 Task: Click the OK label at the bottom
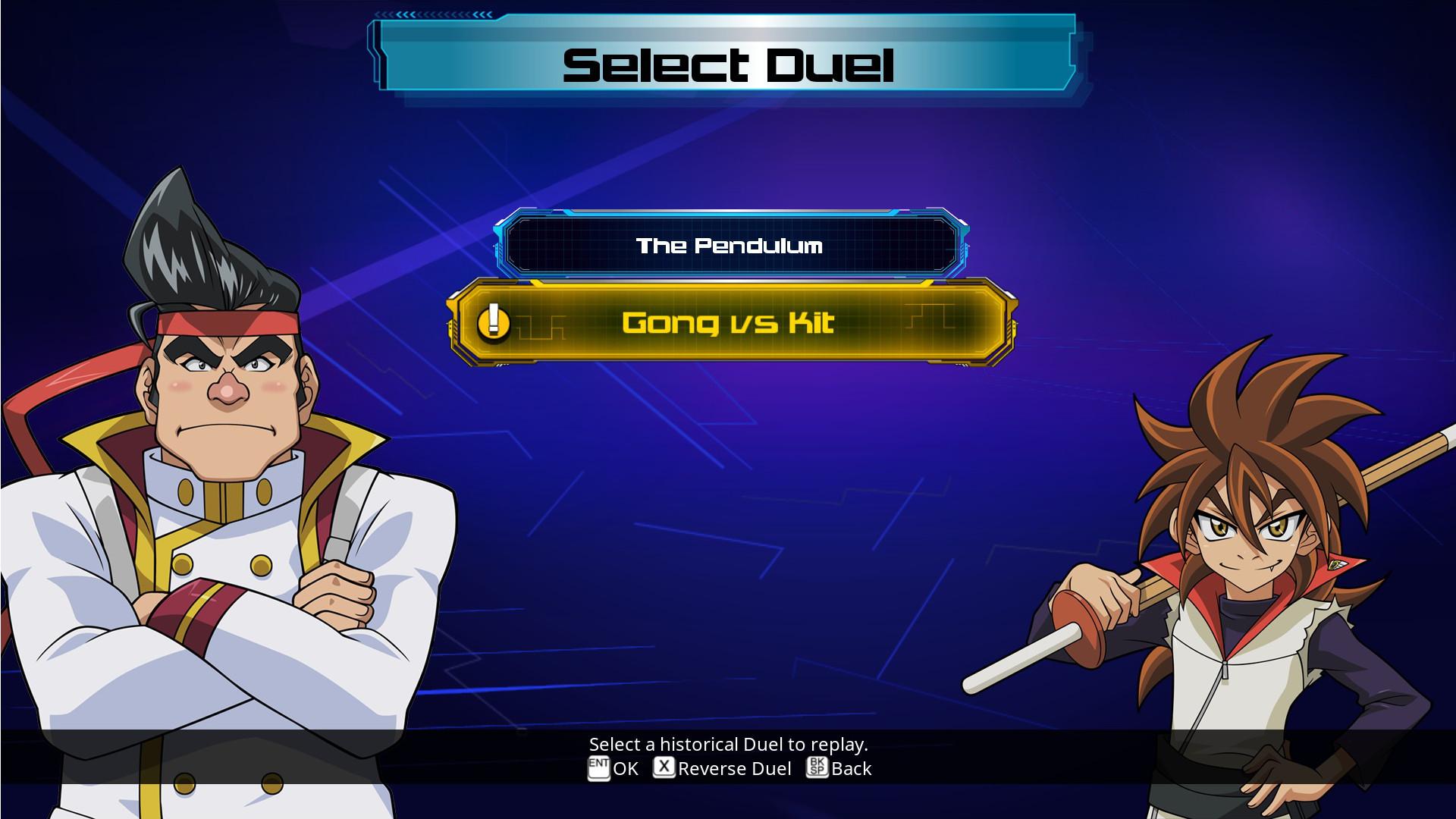point(626,768)
